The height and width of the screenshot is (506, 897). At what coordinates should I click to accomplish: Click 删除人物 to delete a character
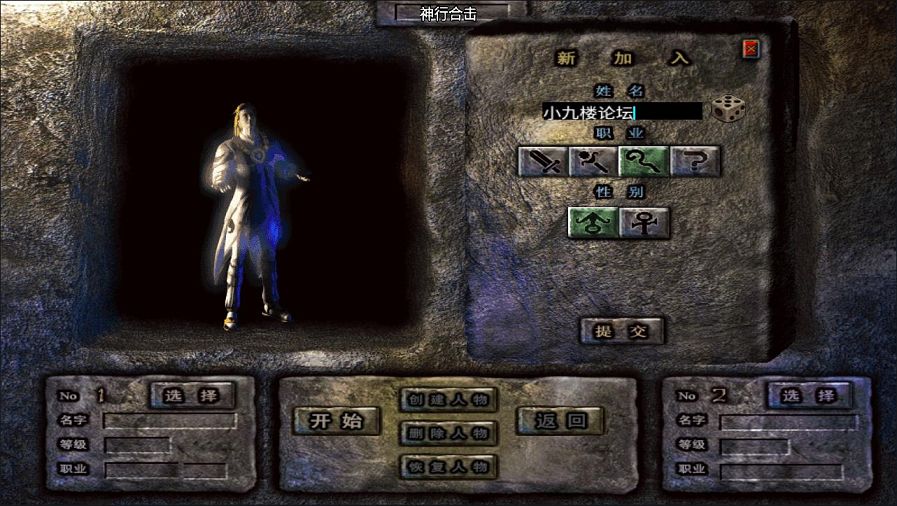[x=447, y=433]
